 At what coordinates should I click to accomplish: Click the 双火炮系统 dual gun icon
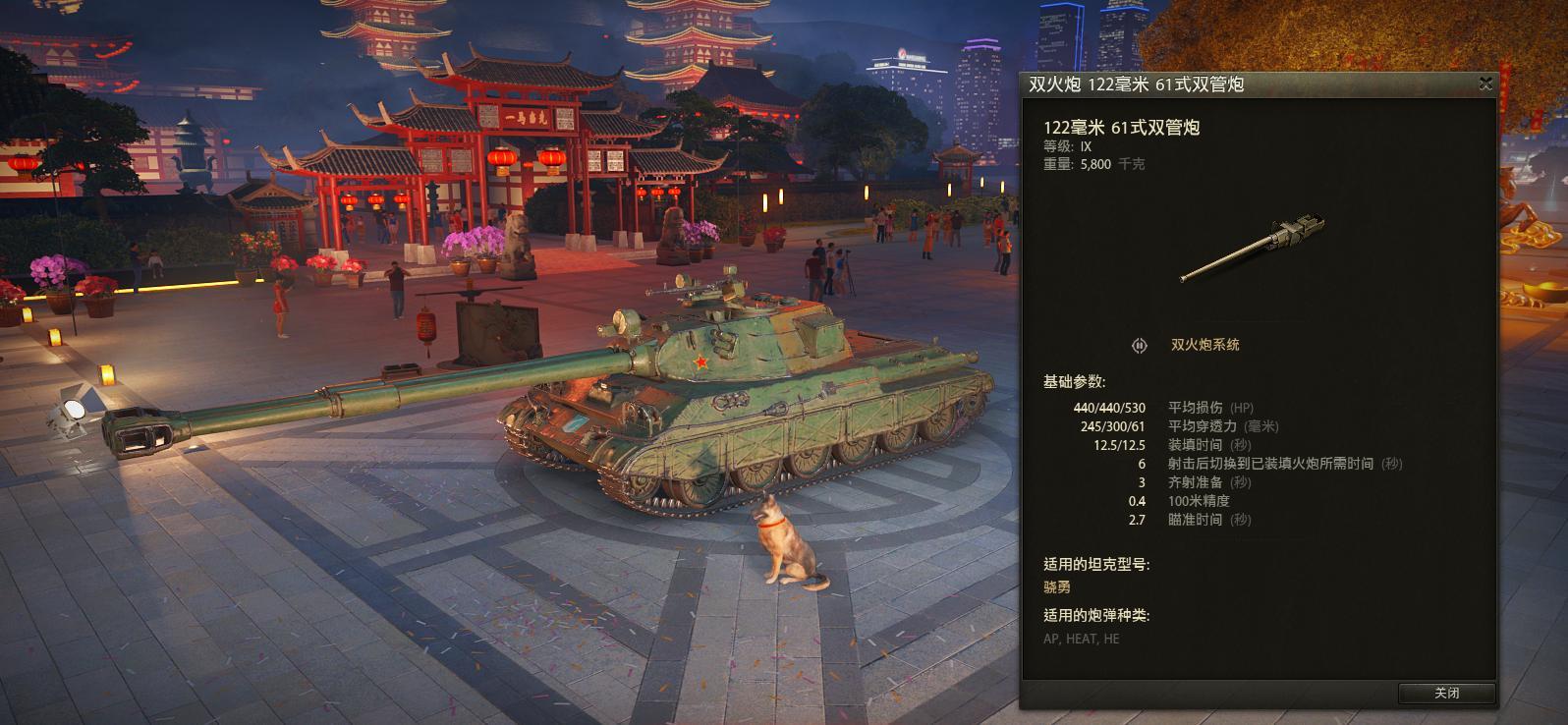tap(1140, 345)
